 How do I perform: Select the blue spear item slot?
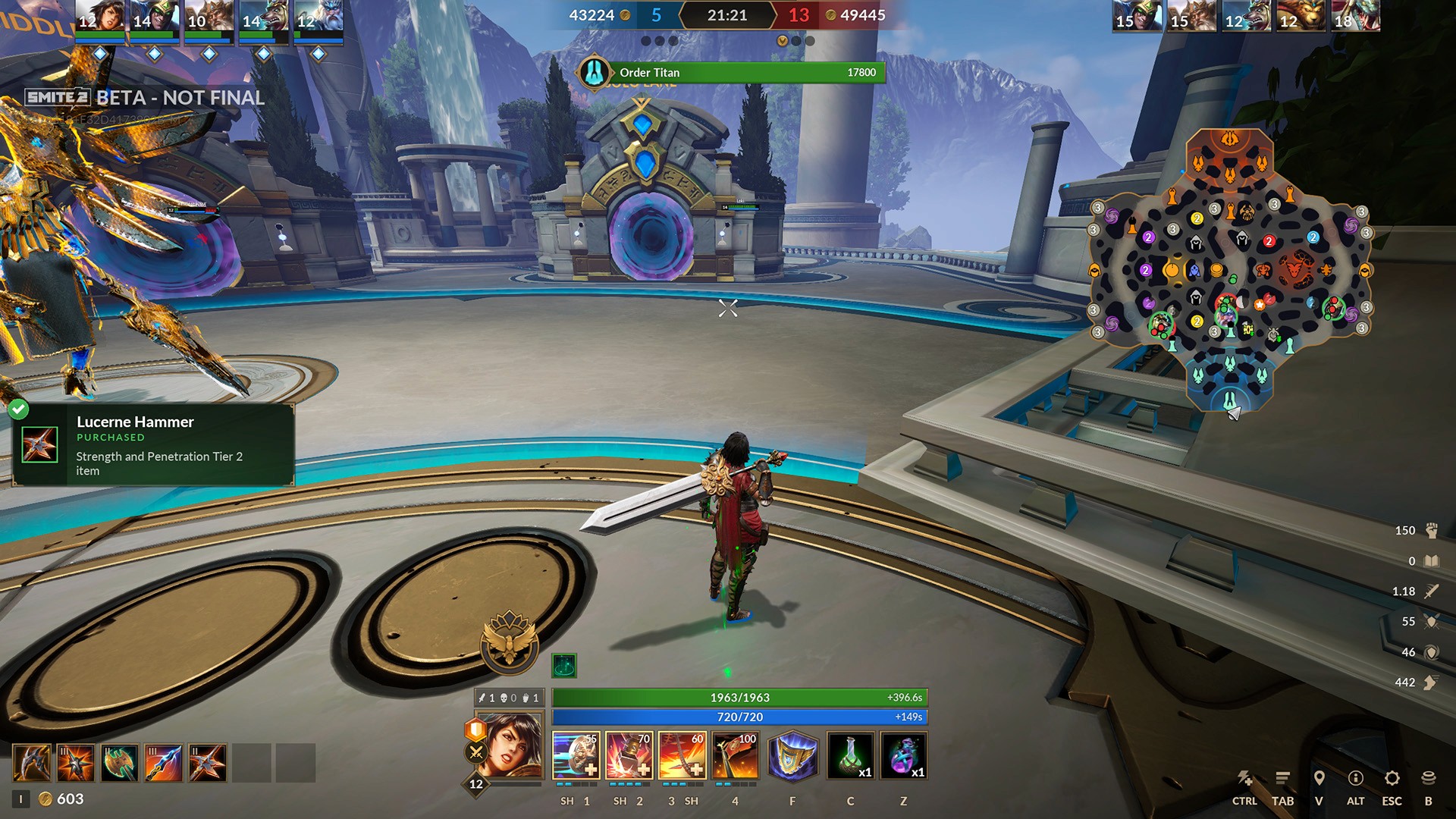pos(164,762)
